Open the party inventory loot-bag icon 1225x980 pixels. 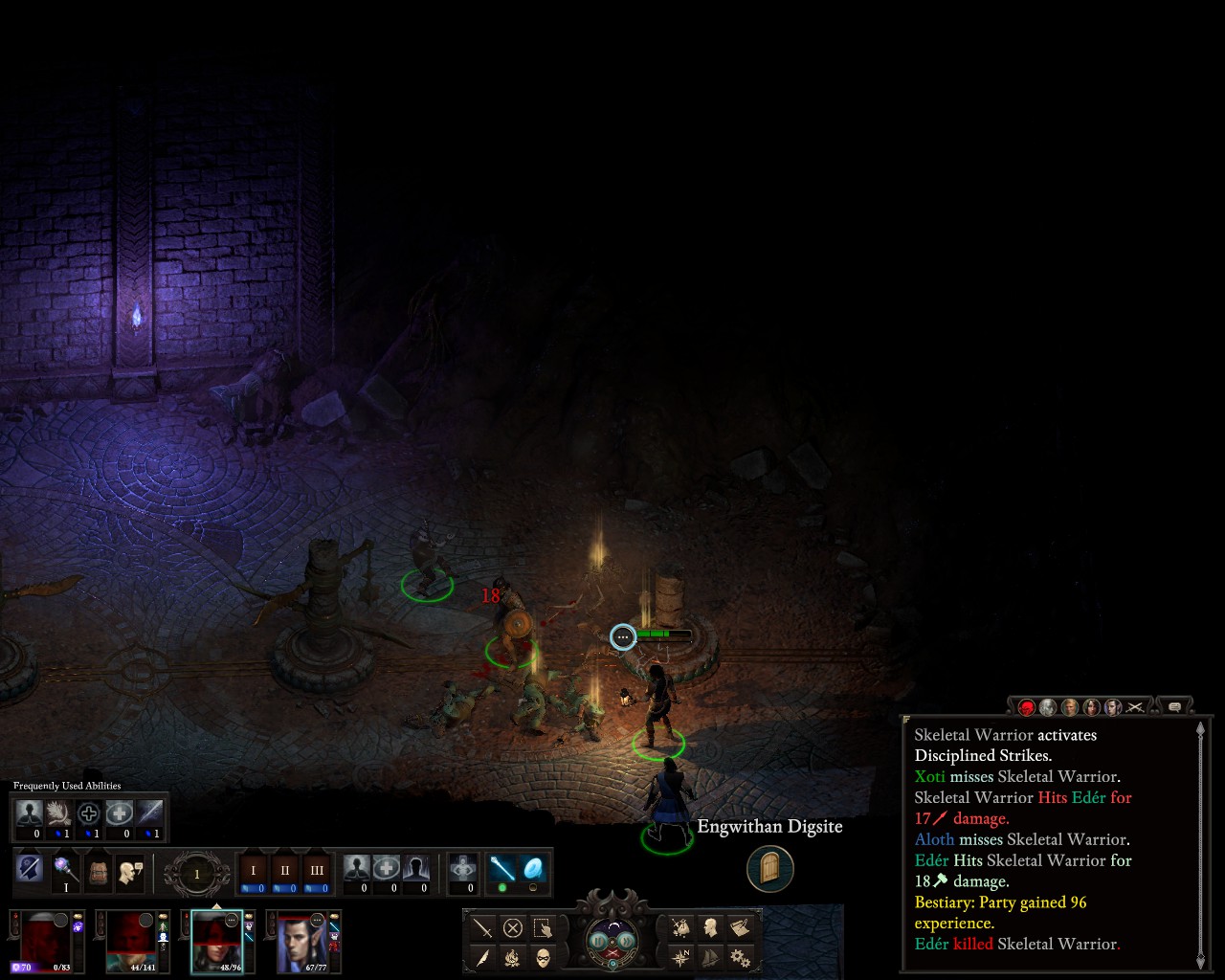[680, 927]
